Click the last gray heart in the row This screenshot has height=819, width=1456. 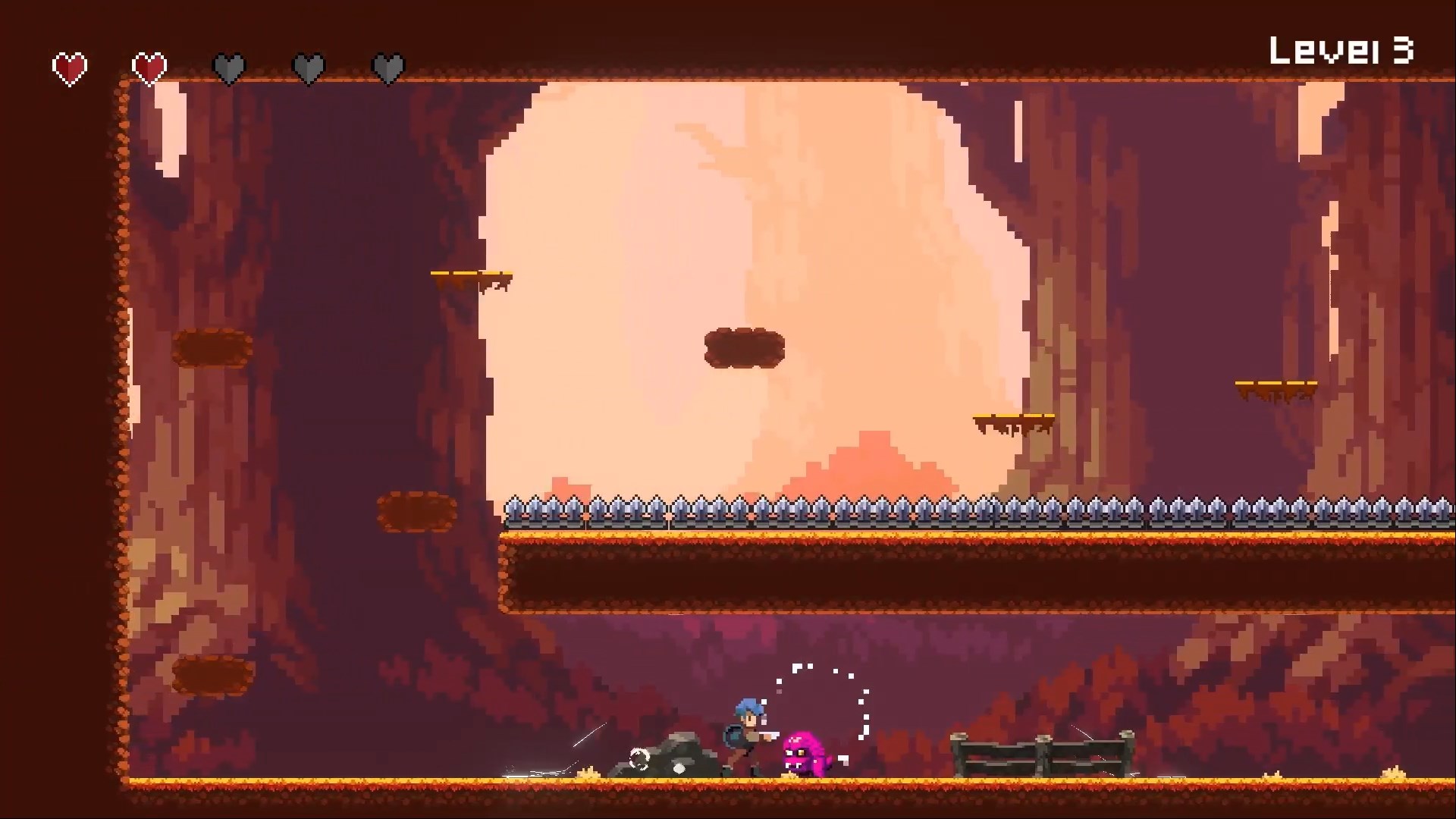[388, 67]
